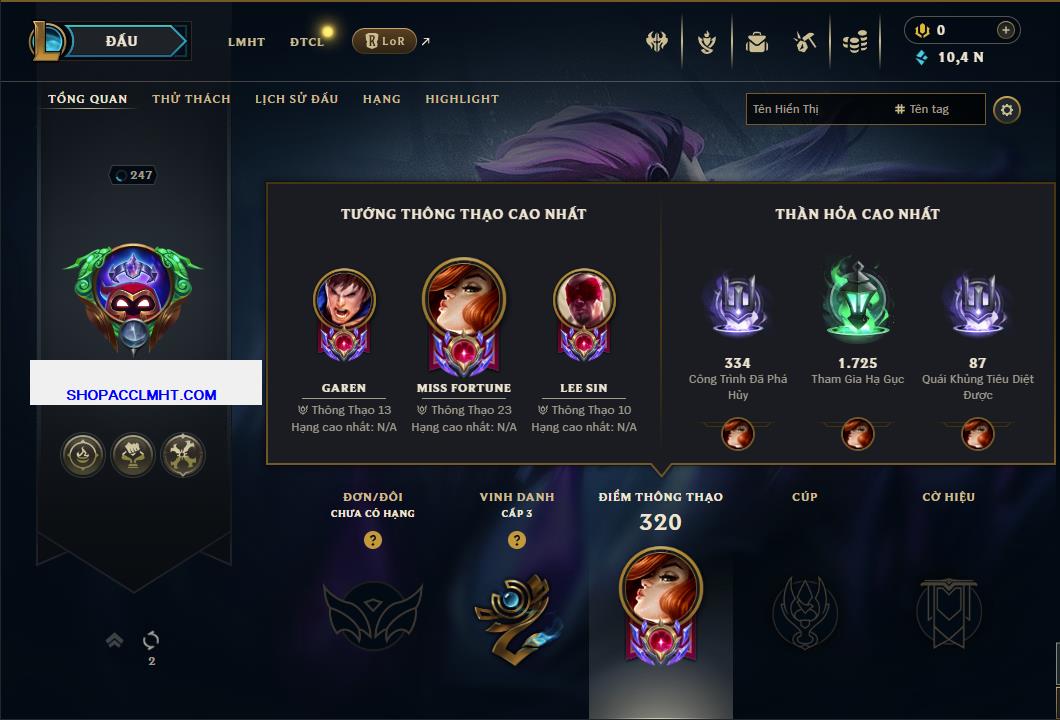Click the VINH DANH honor emblem
The width and height of the screenshot is (1060, 720).
click(x=516, y=610)
